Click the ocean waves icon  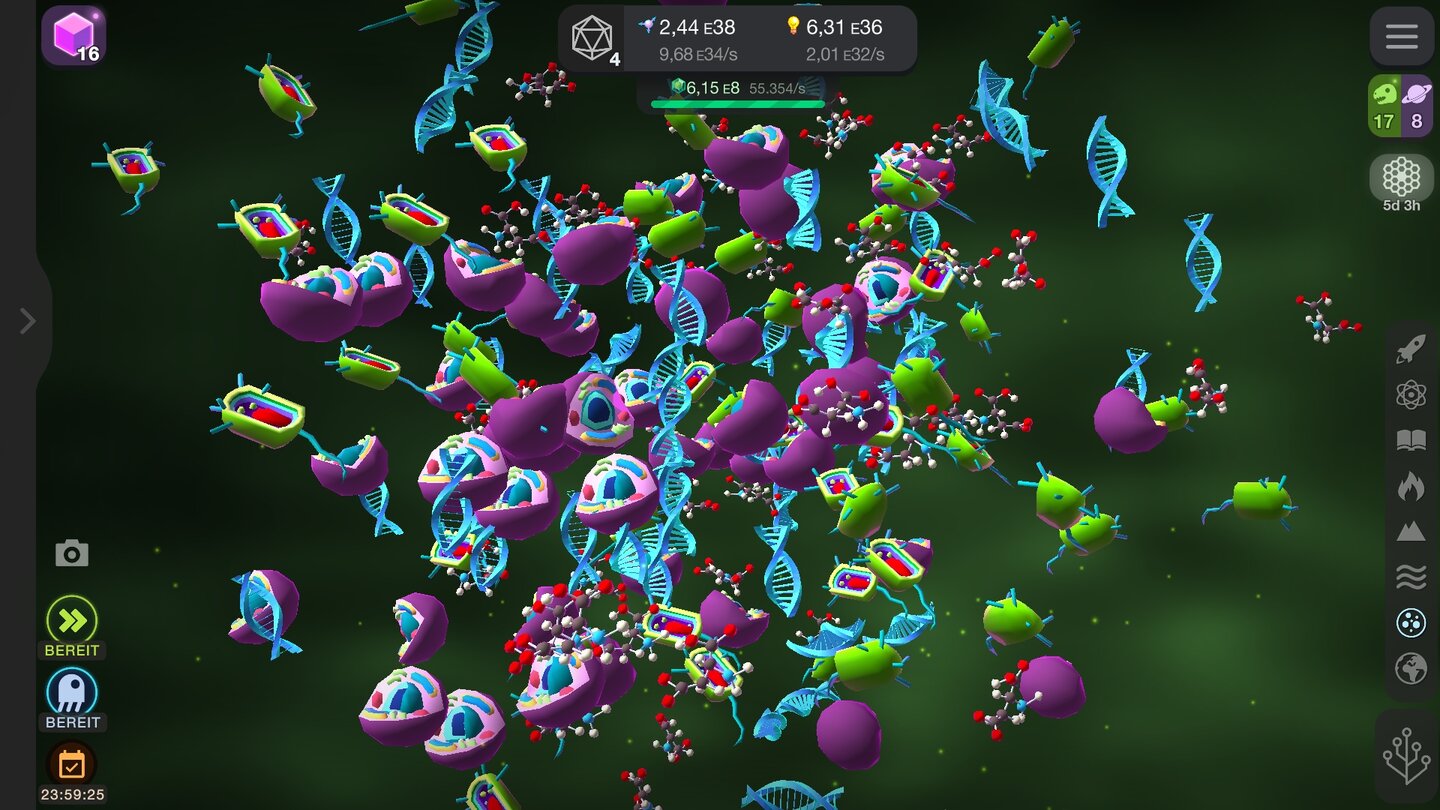(x=1411, y=575)
